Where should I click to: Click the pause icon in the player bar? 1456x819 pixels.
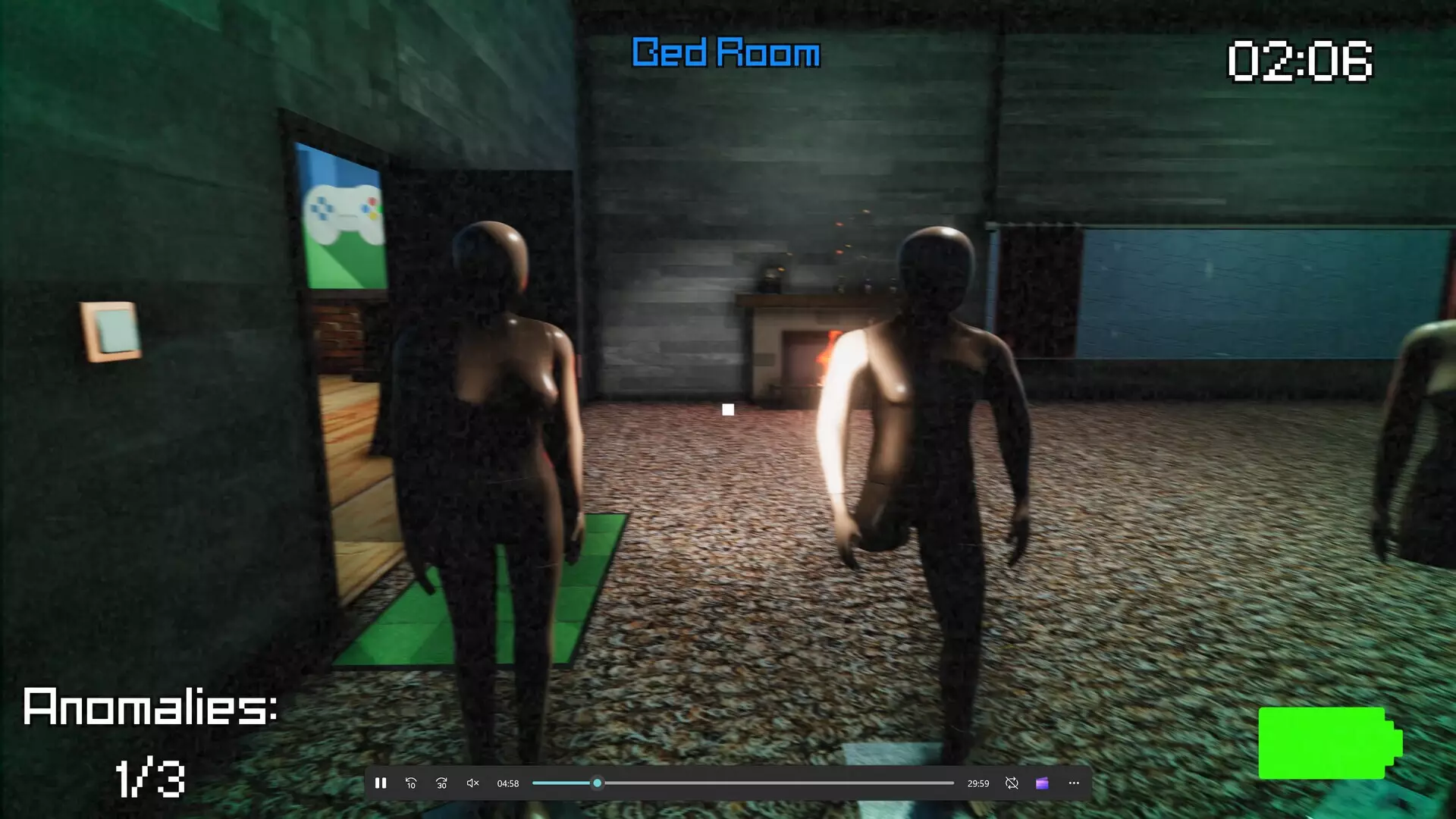tap(381, 783)
